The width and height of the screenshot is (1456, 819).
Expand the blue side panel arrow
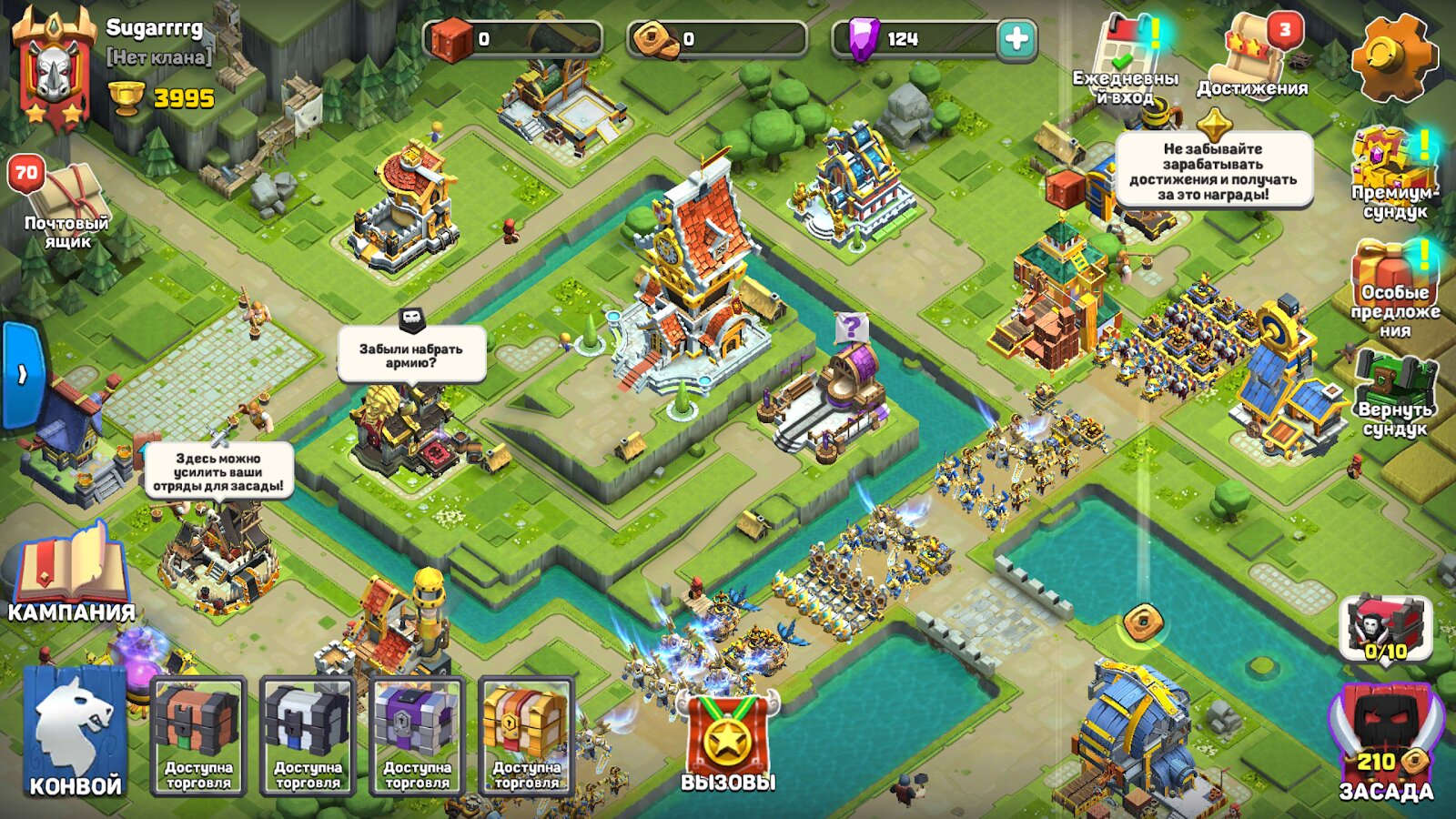[22, 374]
